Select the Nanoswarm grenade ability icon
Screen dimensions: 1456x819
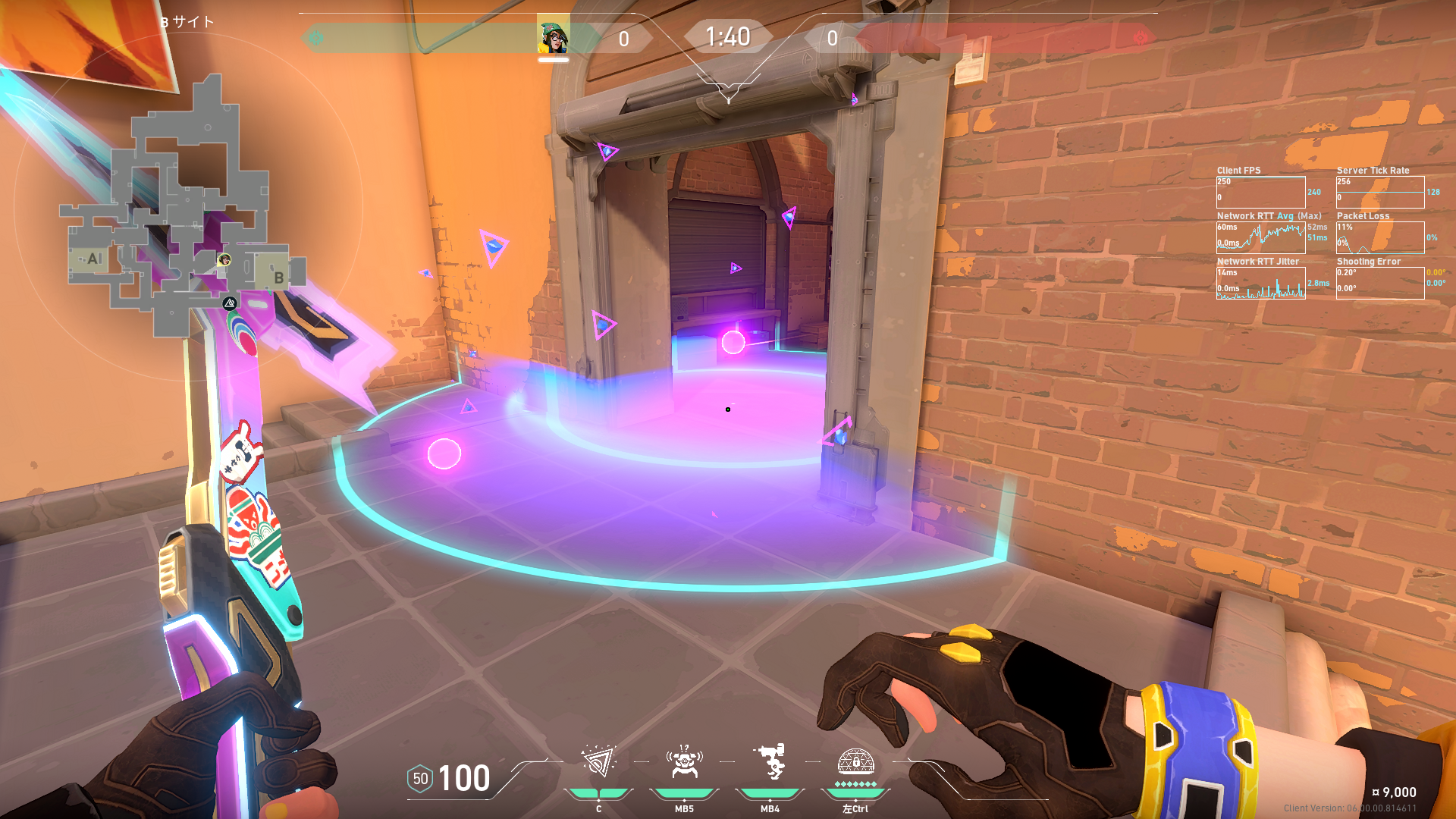(x=598, y=761)
